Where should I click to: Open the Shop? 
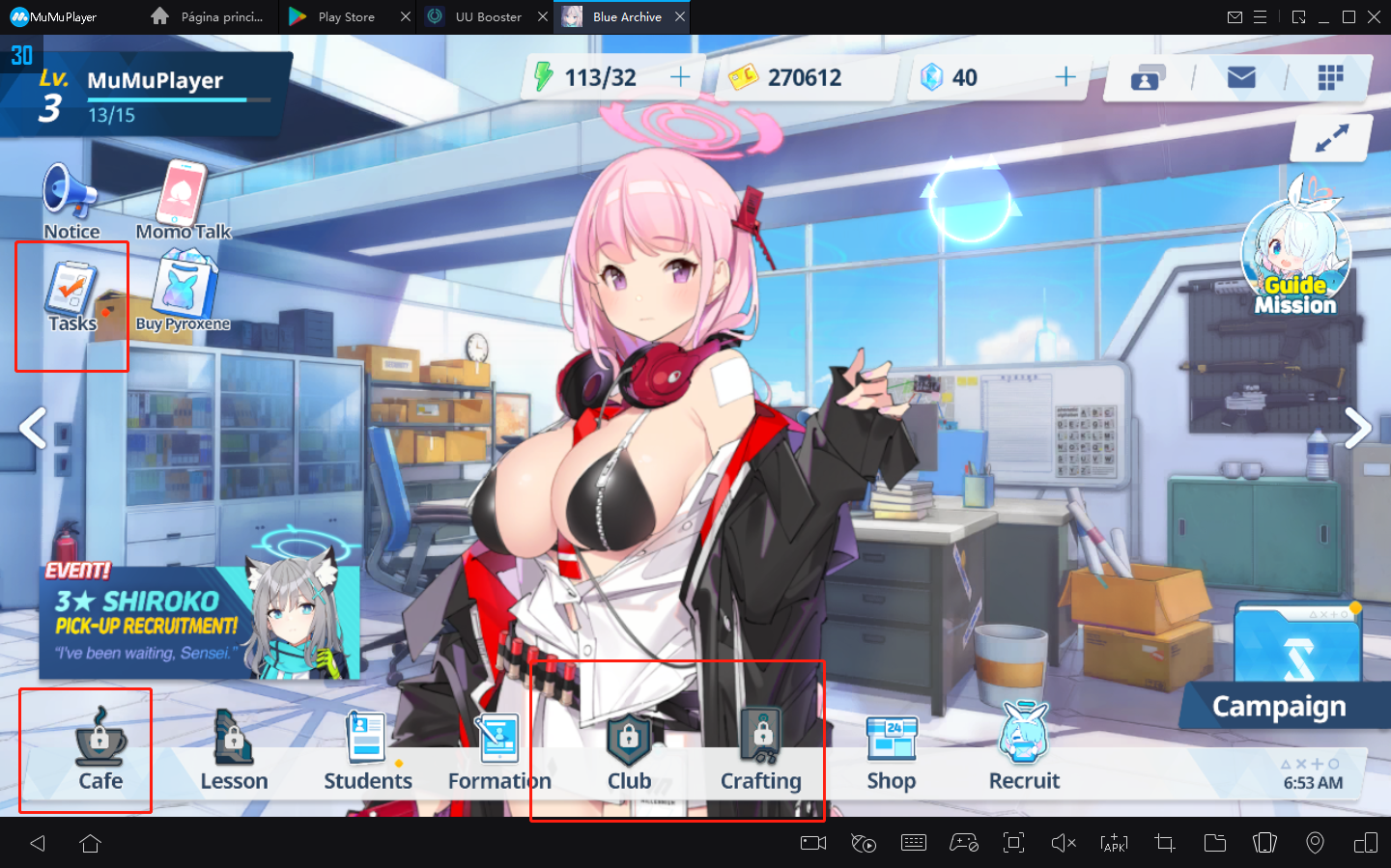coord(891,750)
